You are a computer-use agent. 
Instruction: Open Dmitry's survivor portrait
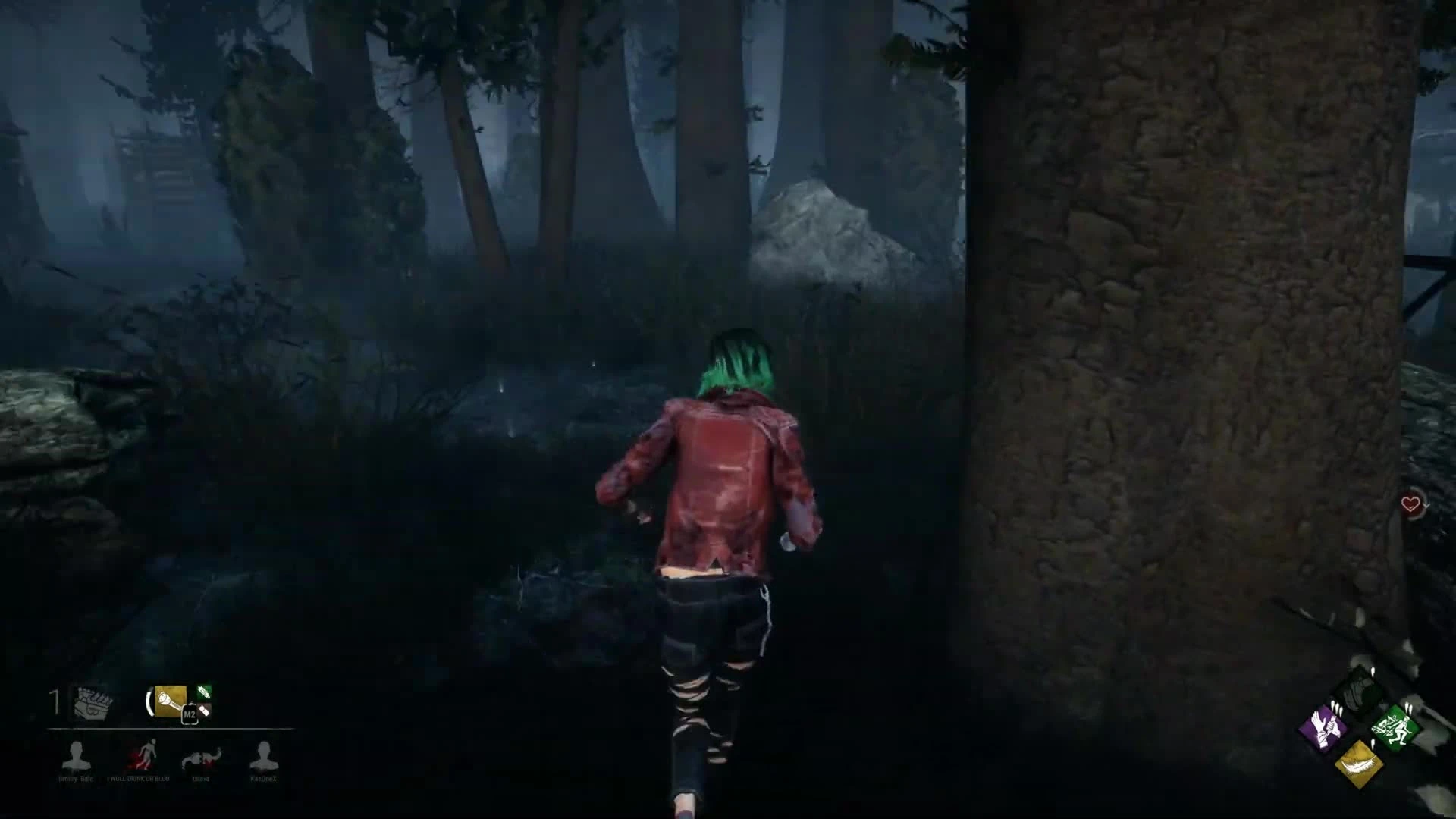(x=77, y=755)
